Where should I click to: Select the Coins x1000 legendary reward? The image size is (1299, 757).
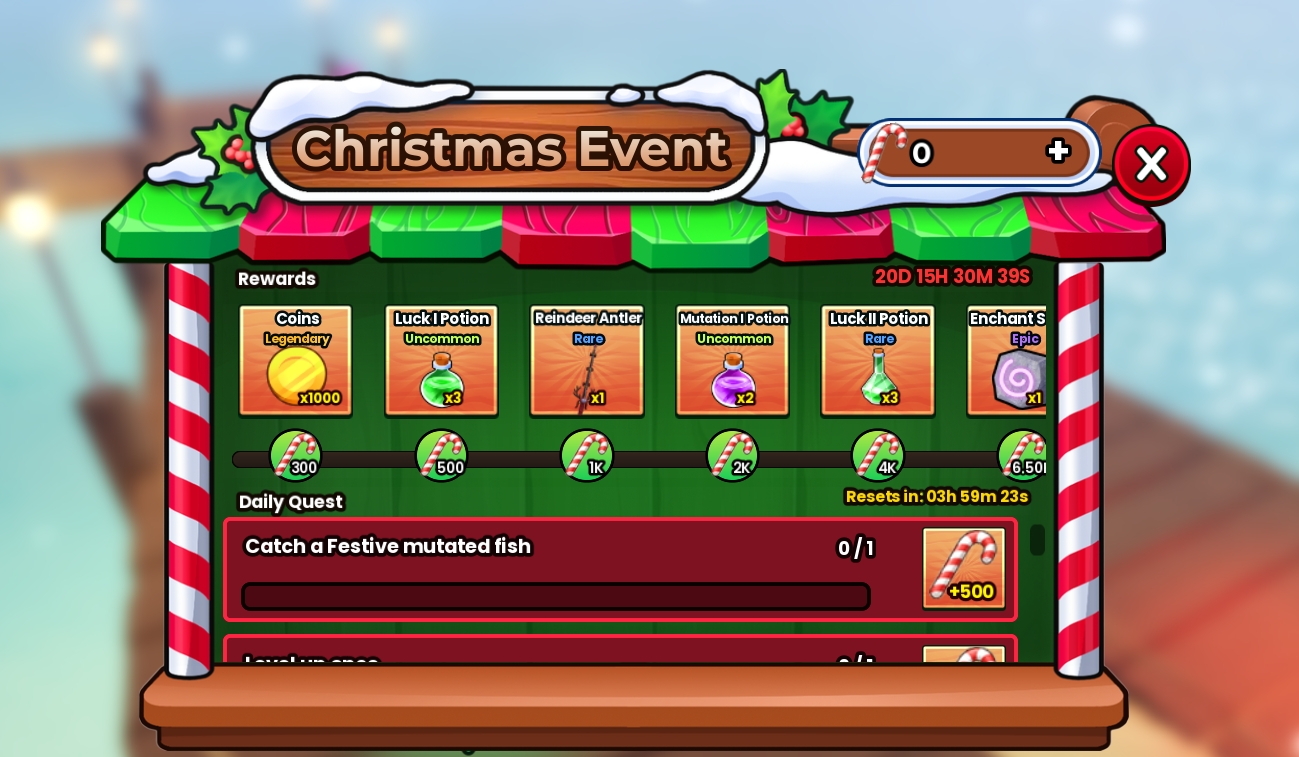[x=297, y=360]
